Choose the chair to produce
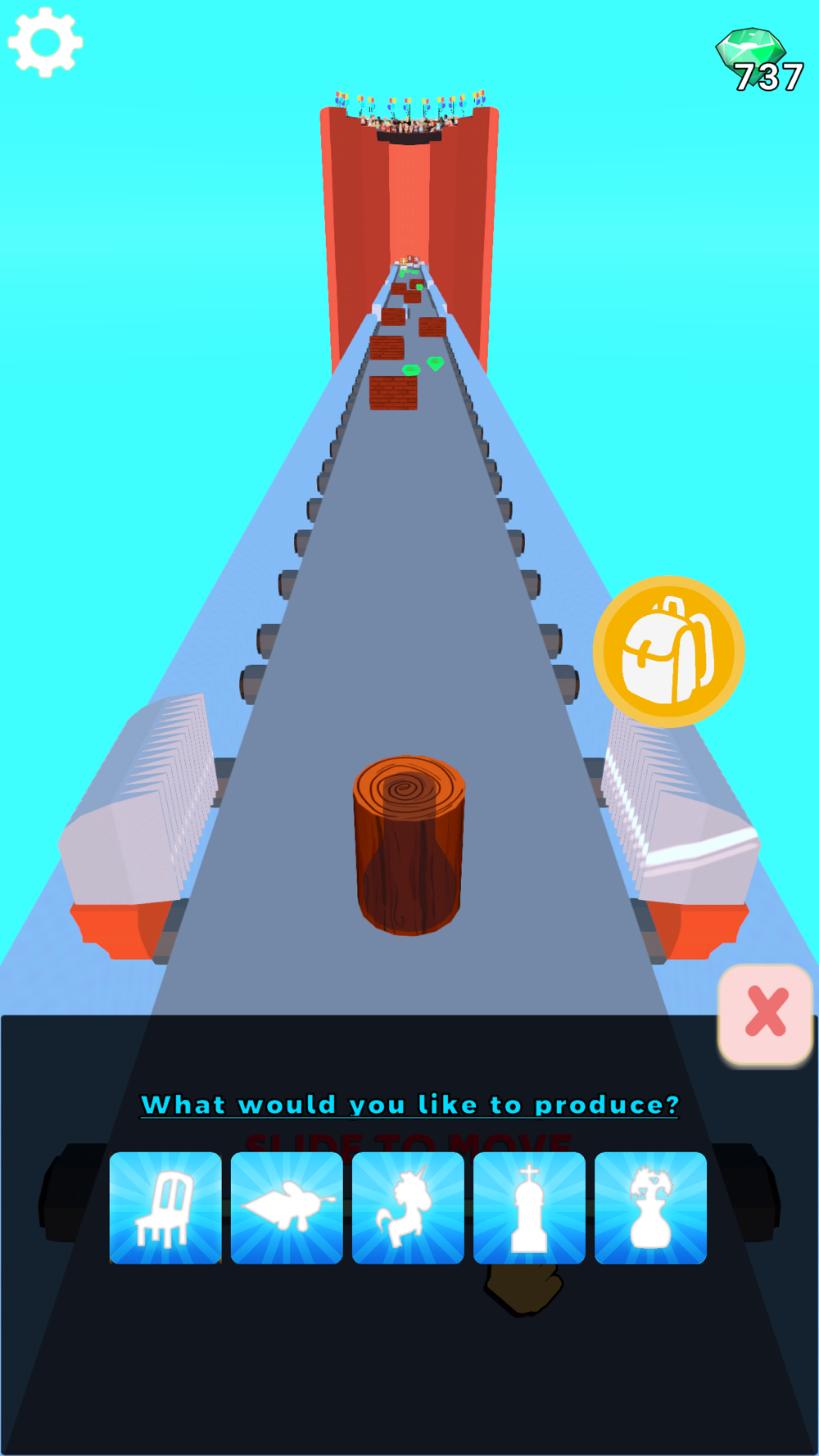The height and width of the screenshot is (1456, 819). (165, 1208)
